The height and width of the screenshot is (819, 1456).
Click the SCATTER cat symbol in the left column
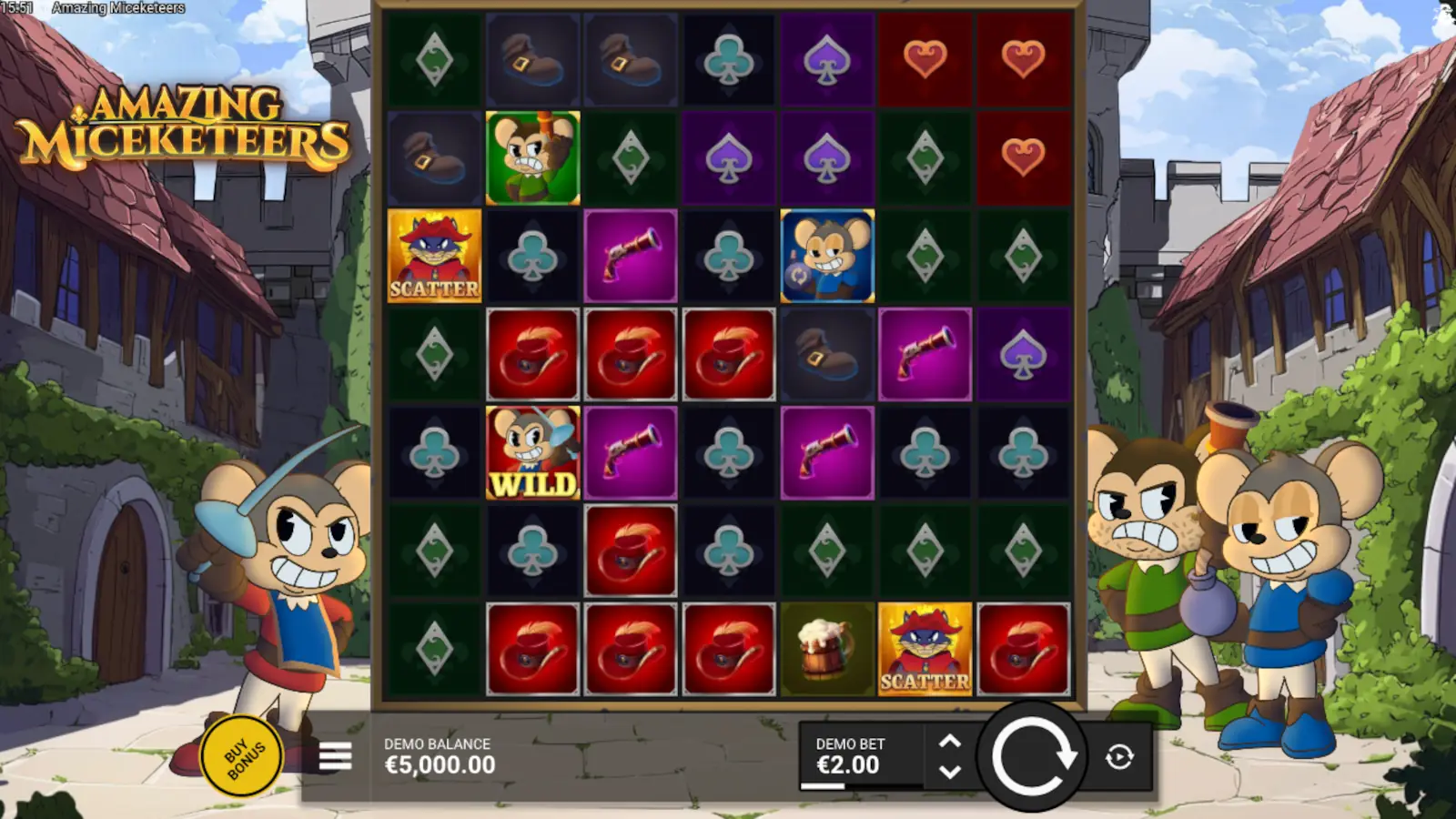tap(435, 255)
